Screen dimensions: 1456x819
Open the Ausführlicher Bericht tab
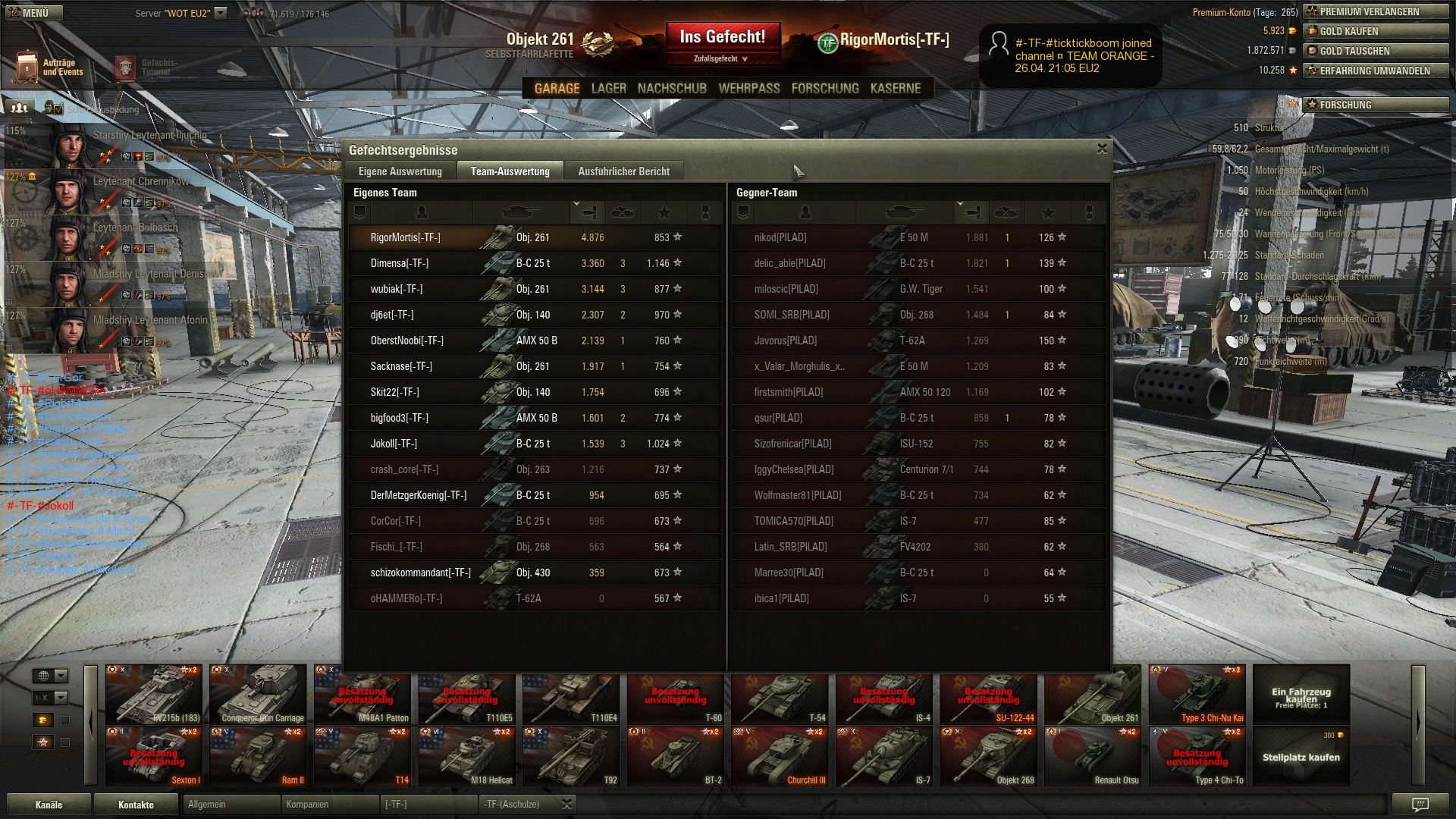click(623, 171)
